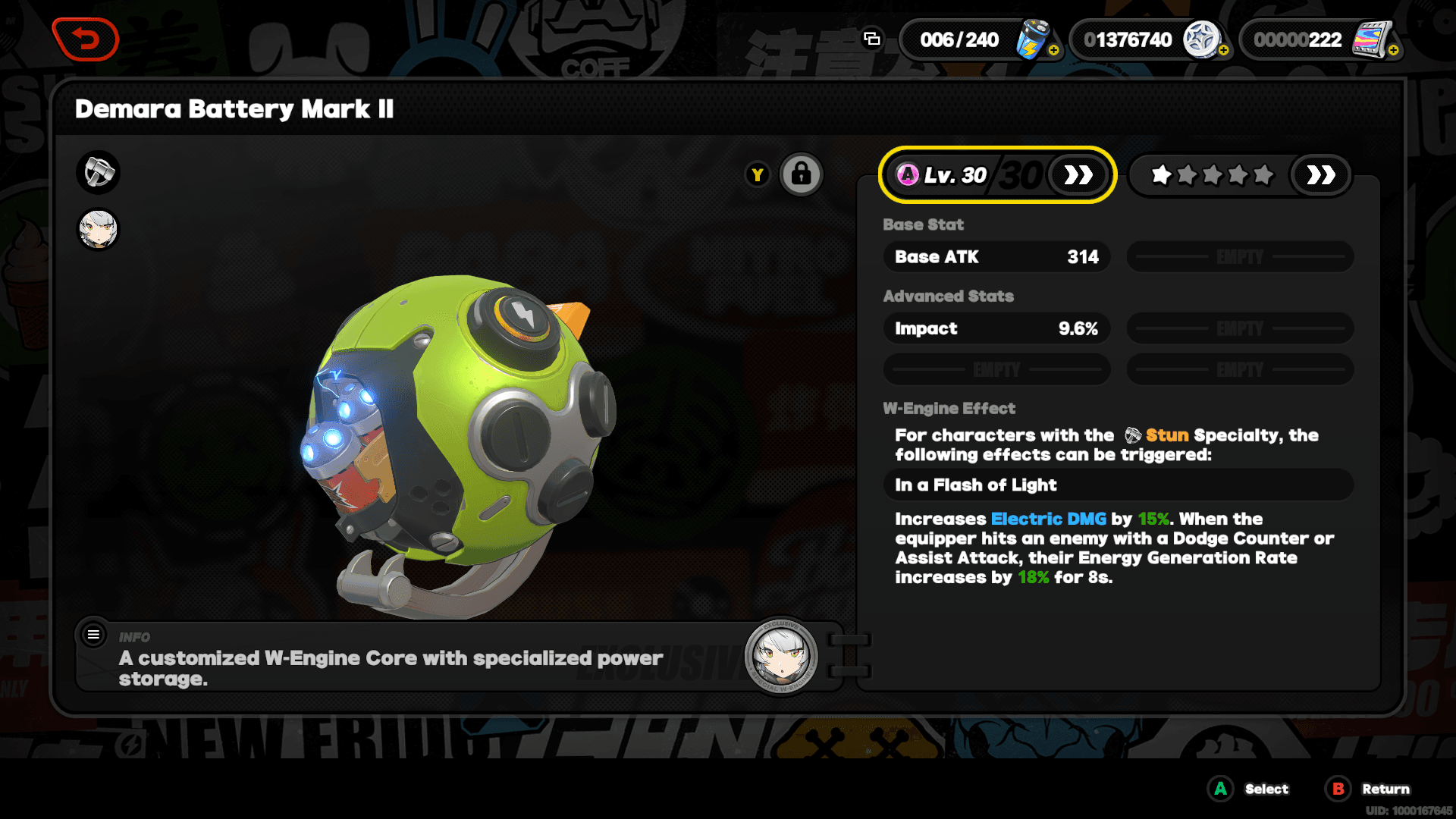Open the INFO description list icon
Image resolution: width=1456 pixels, height=819 pixels.
[x=93, y=635]
